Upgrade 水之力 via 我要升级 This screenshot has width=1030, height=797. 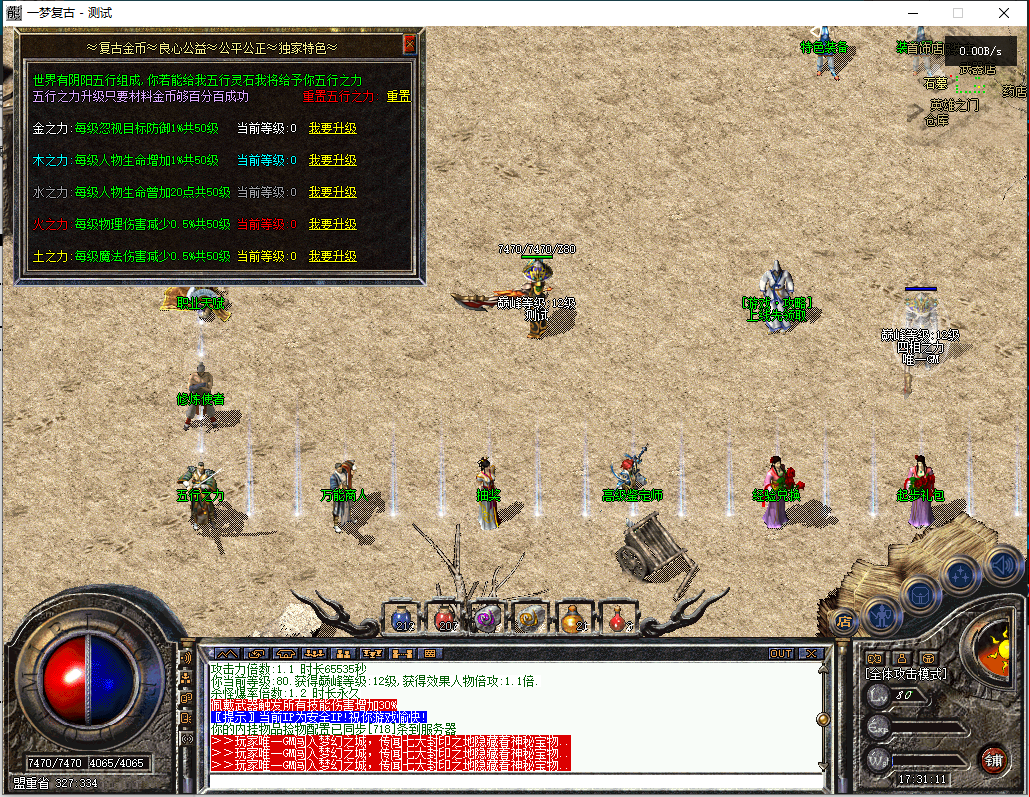click(x=332, y=192)
